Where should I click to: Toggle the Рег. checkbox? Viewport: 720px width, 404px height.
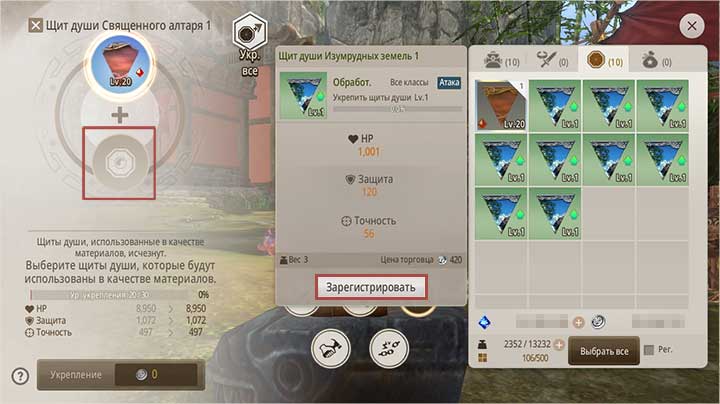click(x=651, y=350)
